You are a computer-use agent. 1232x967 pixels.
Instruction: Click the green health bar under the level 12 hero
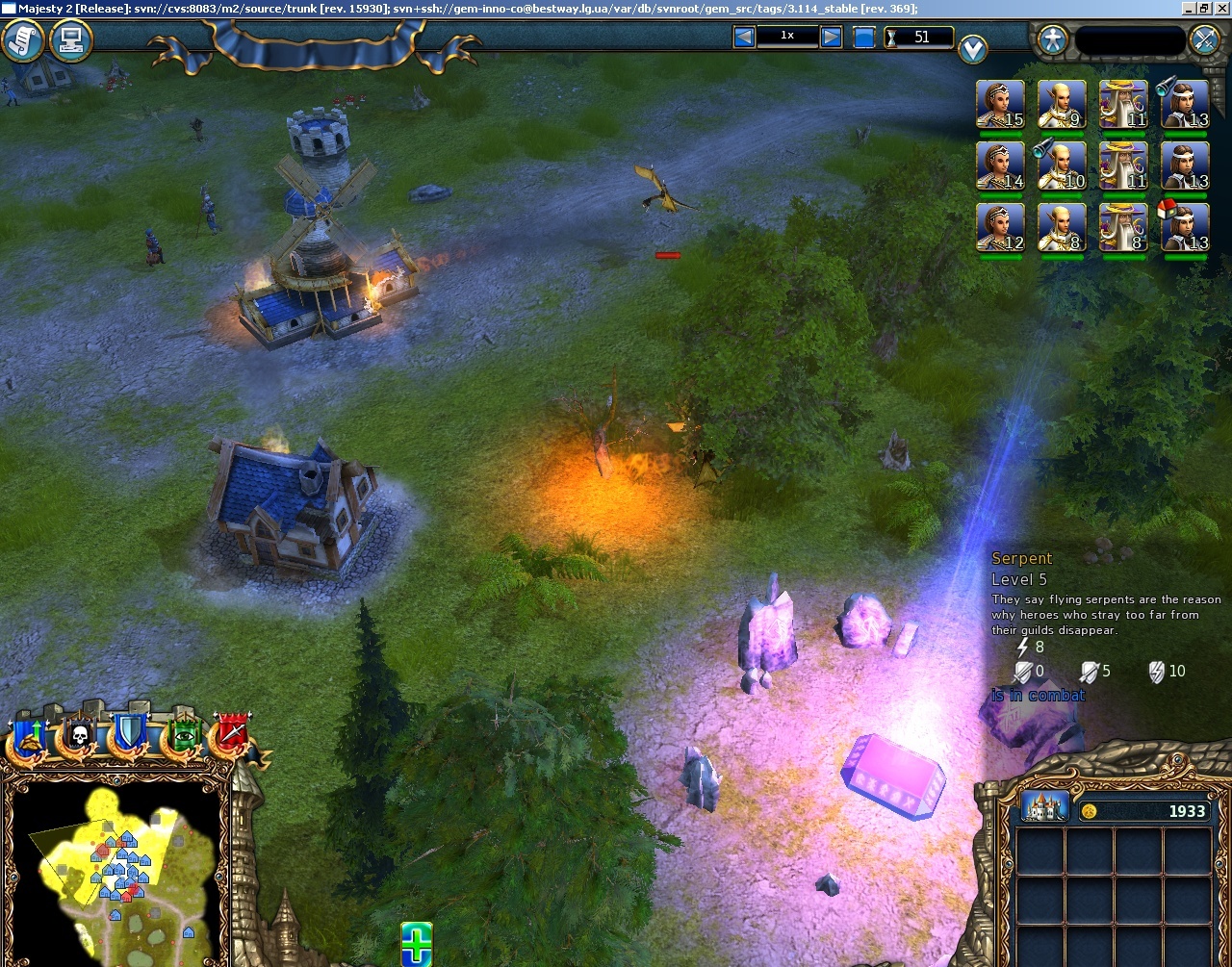click(999, 257)
